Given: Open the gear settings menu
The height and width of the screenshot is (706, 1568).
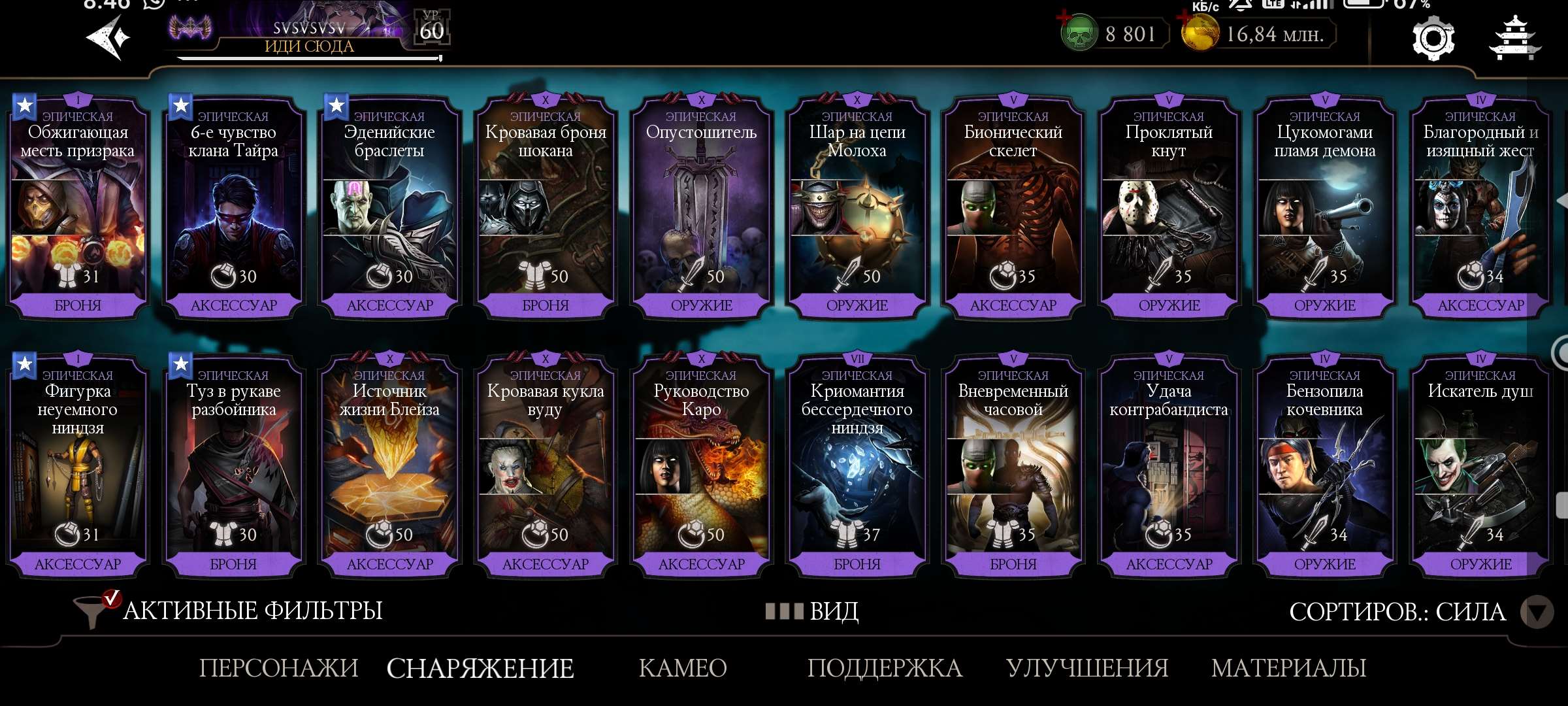Looking at the screenshot, I should pos(1433,39).
